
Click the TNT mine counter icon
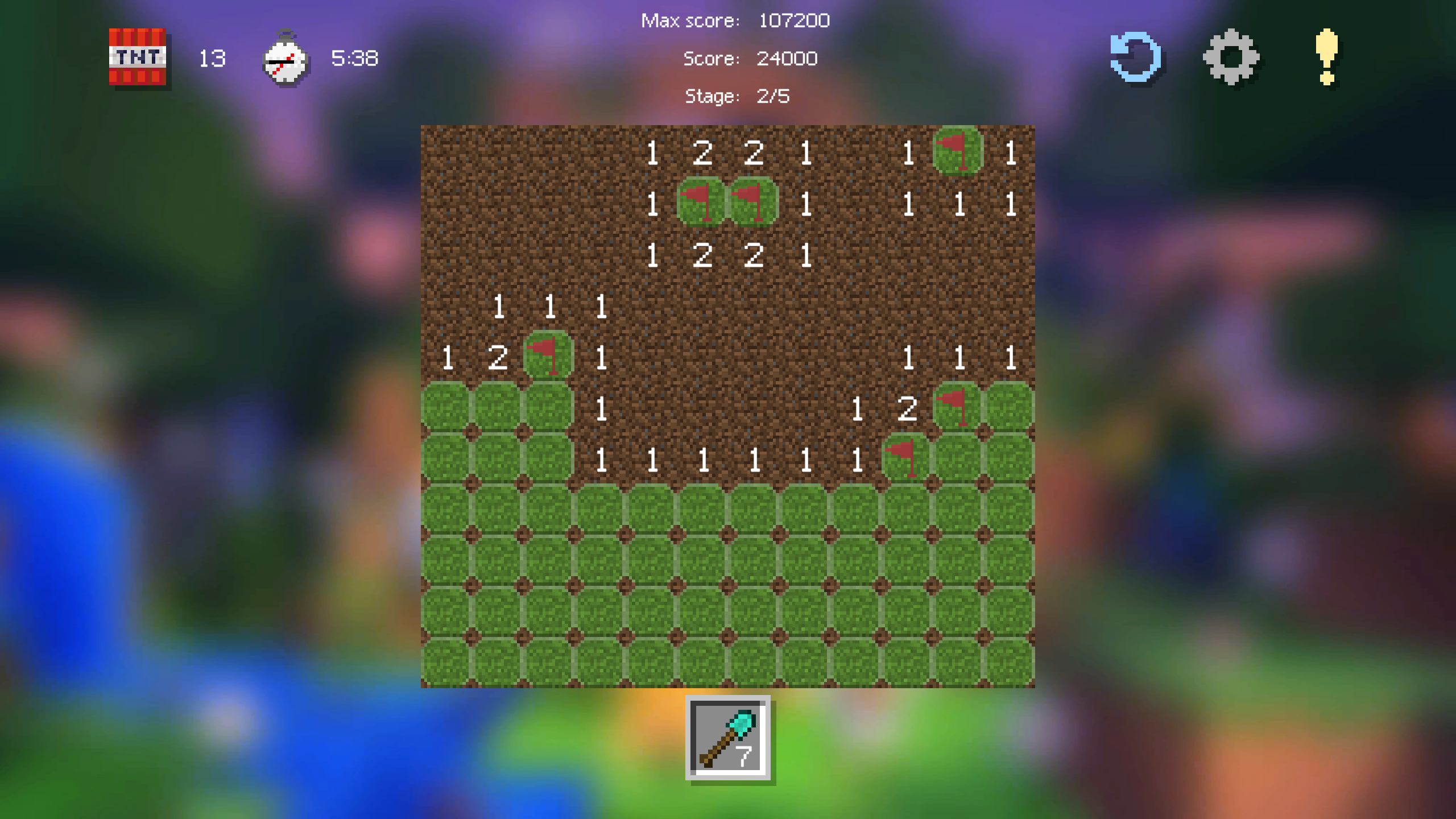point(136,59)
